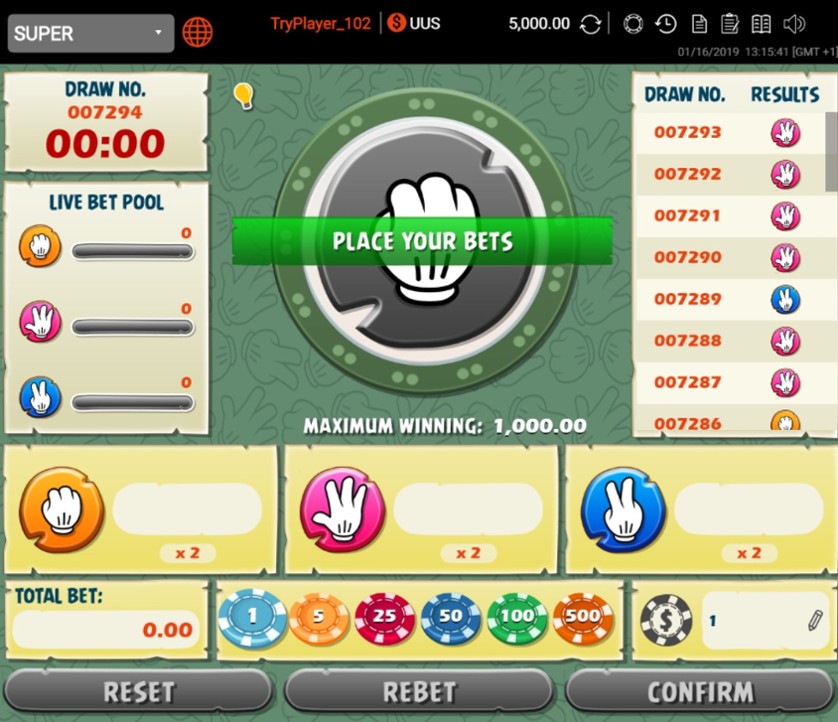Open the lifebuoy help icon
Image resolution: width=838 pixels, height=722 pixels.
point(633,25)
